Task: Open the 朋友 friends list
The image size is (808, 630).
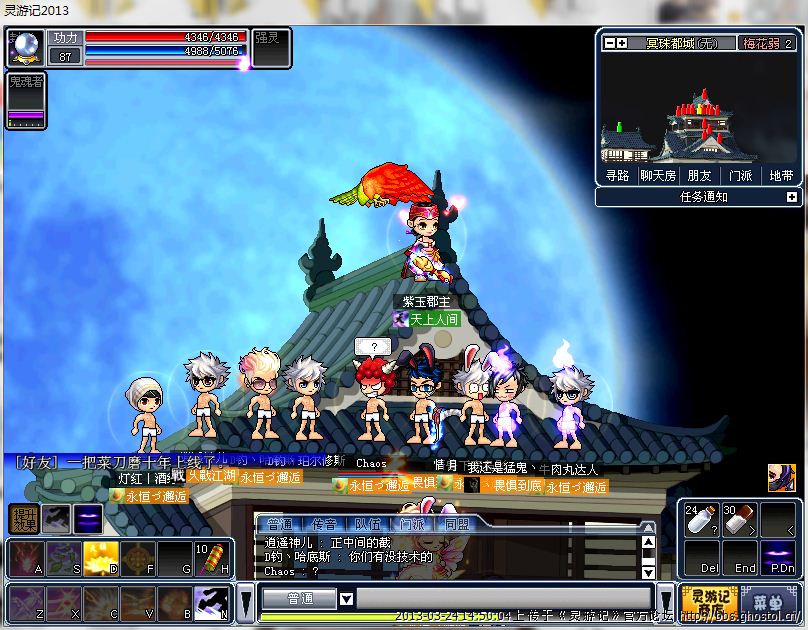Action: tap(699, 175)
